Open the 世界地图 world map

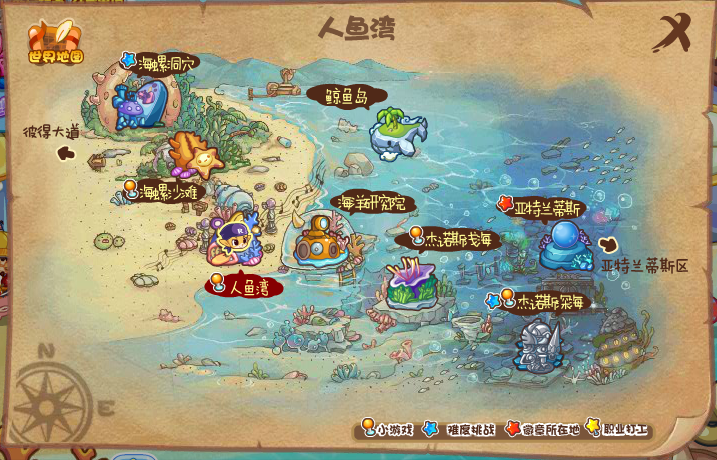55,42
